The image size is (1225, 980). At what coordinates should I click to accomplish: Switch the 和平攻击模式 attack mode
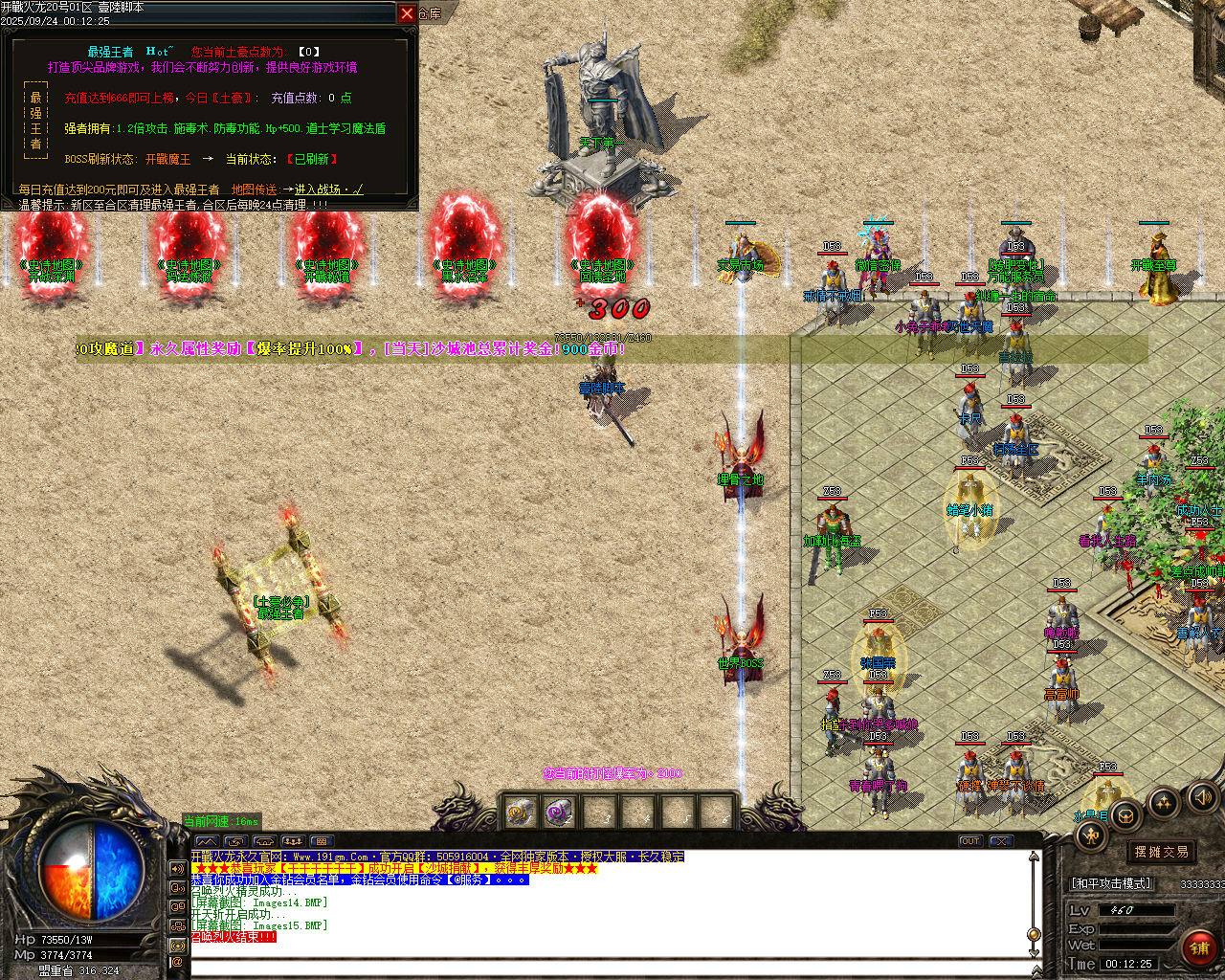pyautogui.click(x=1110, y=883)
